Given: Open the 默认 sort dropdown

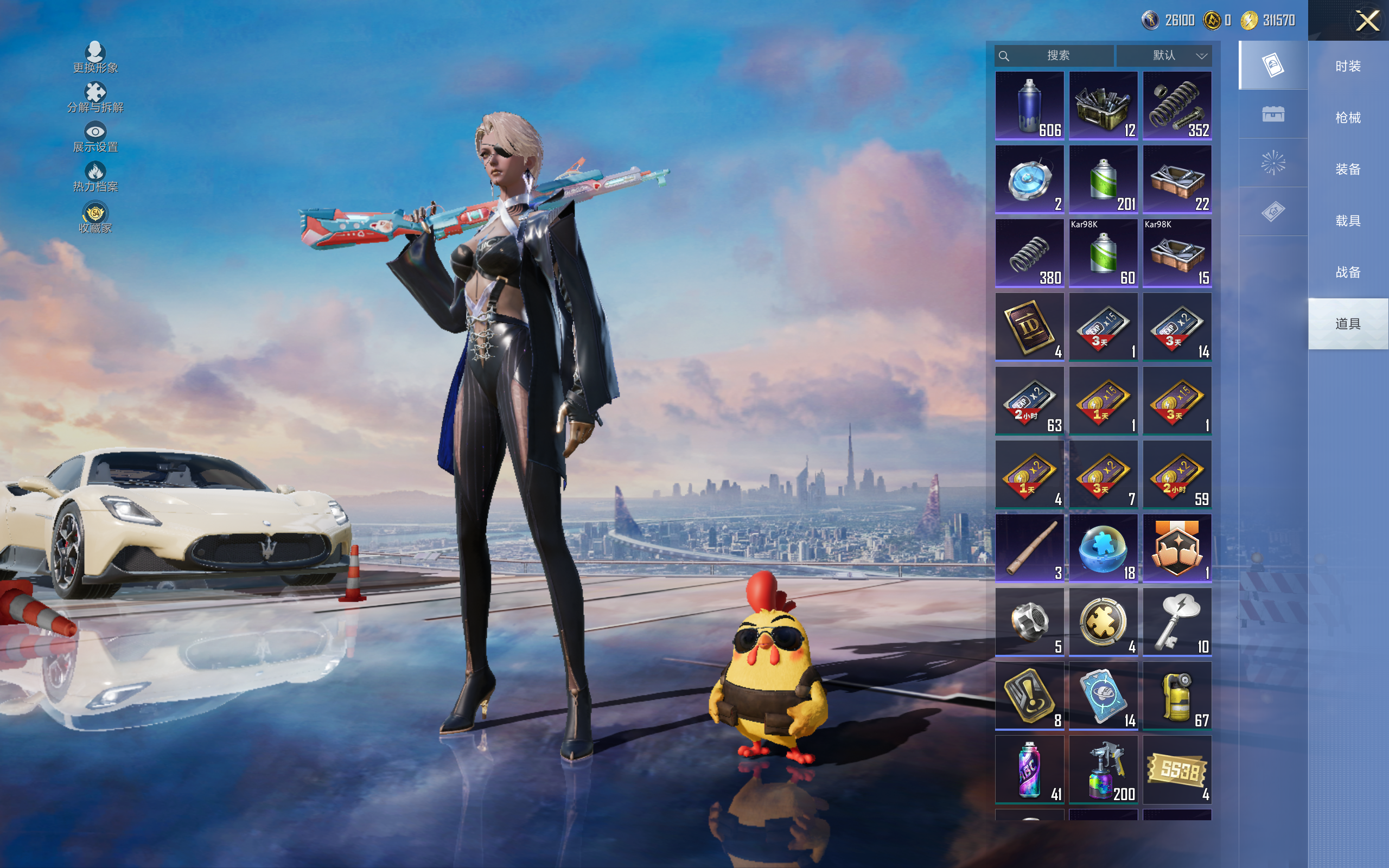Looking at the screenshot, I should [x=1164, y=56].
